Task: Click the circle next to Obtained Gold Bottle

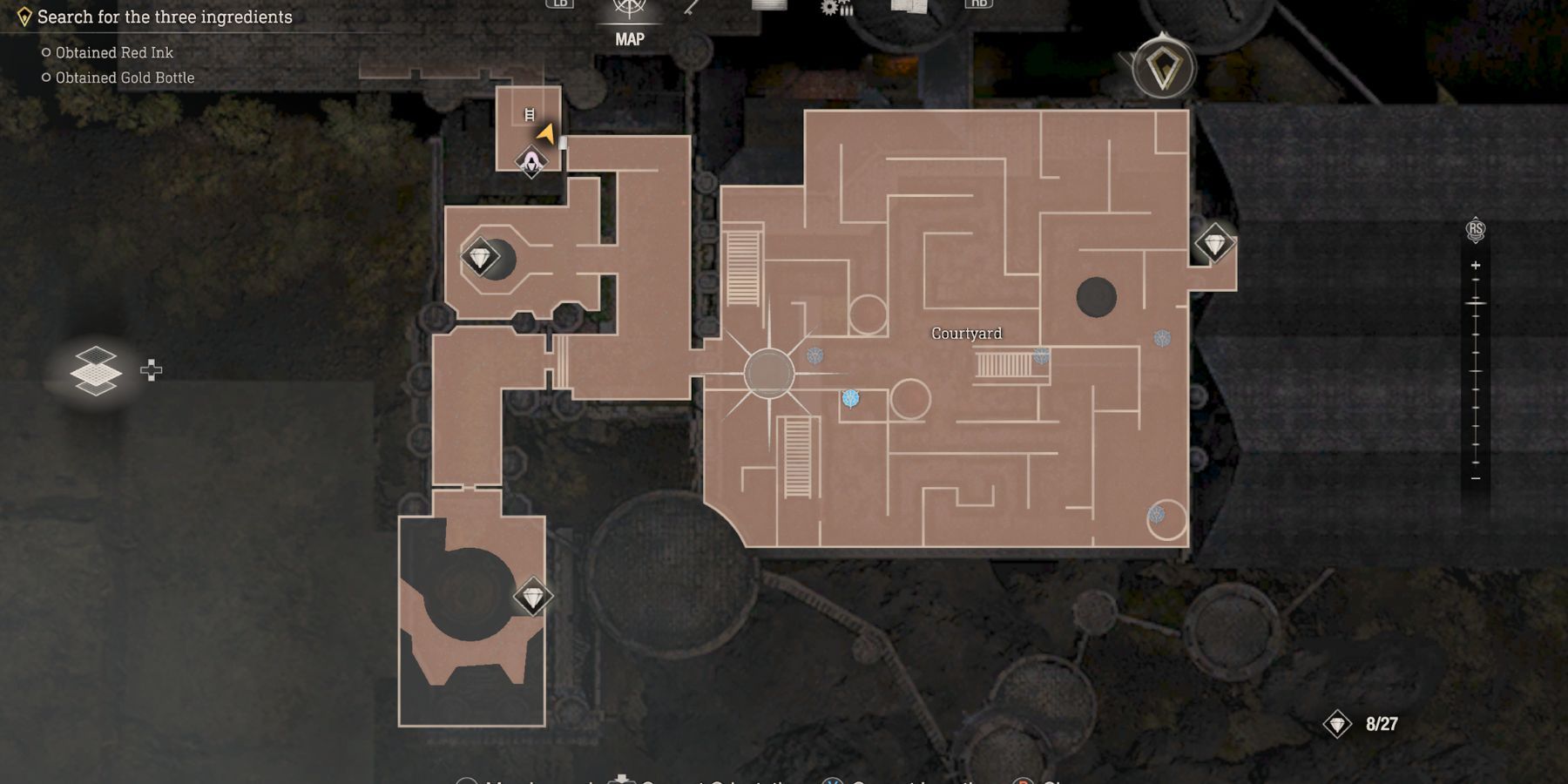Action: tap(47, 77)
